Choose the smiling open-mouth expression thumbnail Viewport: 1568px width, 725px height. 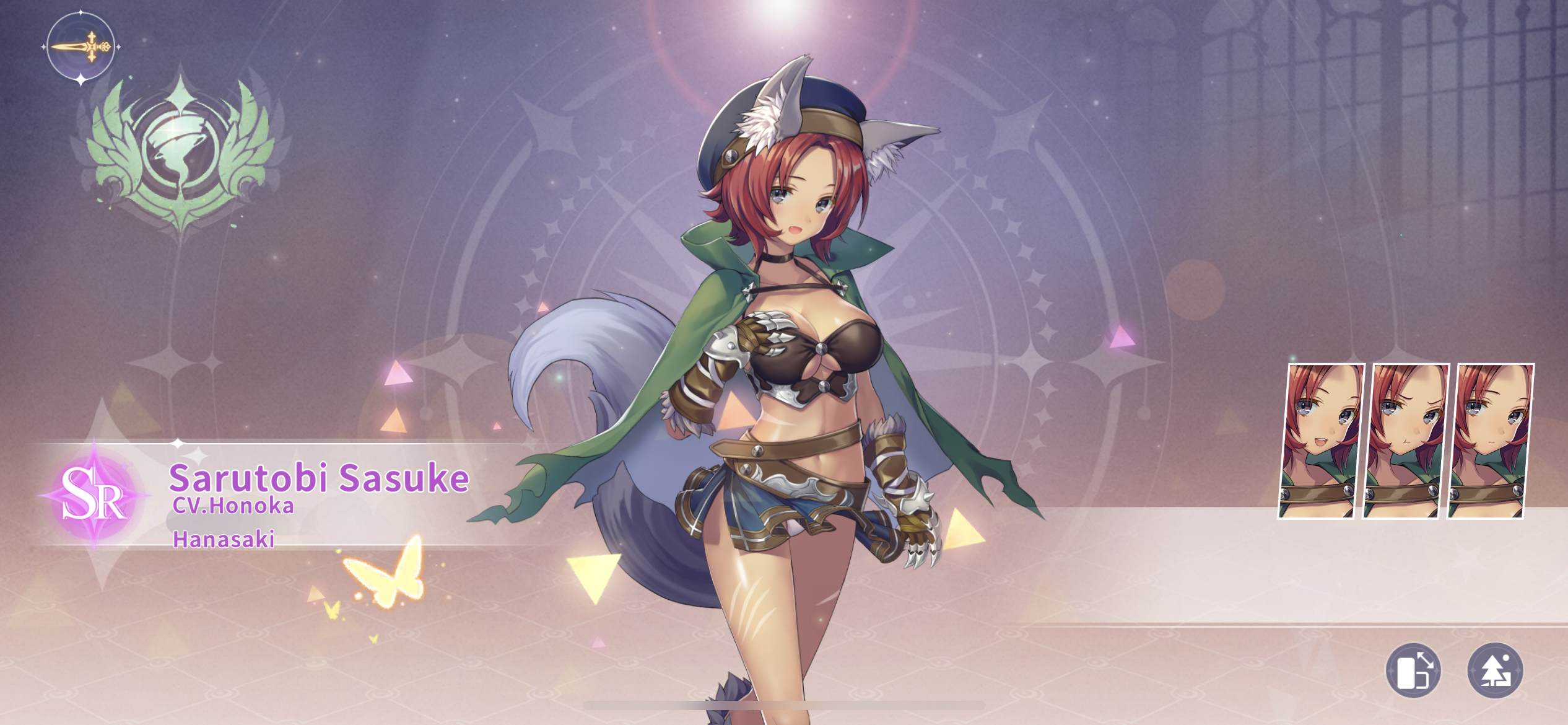[1322, 441]
